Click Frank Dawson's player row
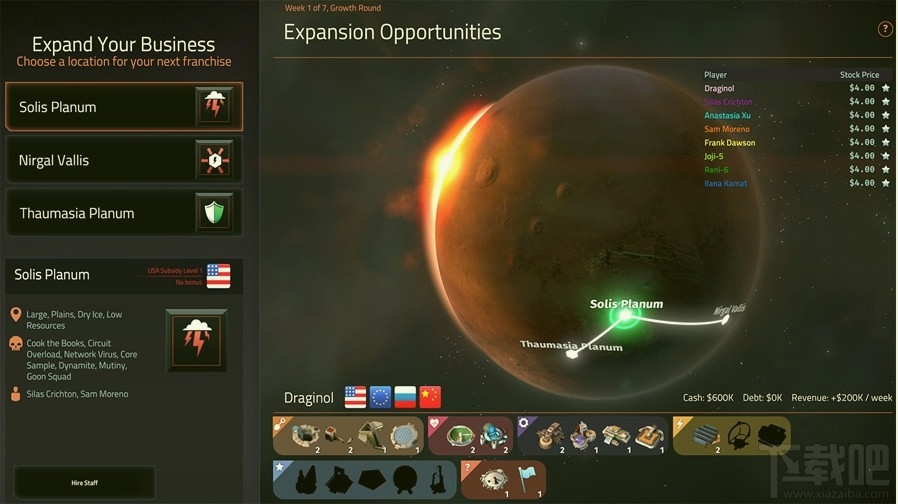The image size is (898, 504). pyautogui.click(x=729, y=143)
